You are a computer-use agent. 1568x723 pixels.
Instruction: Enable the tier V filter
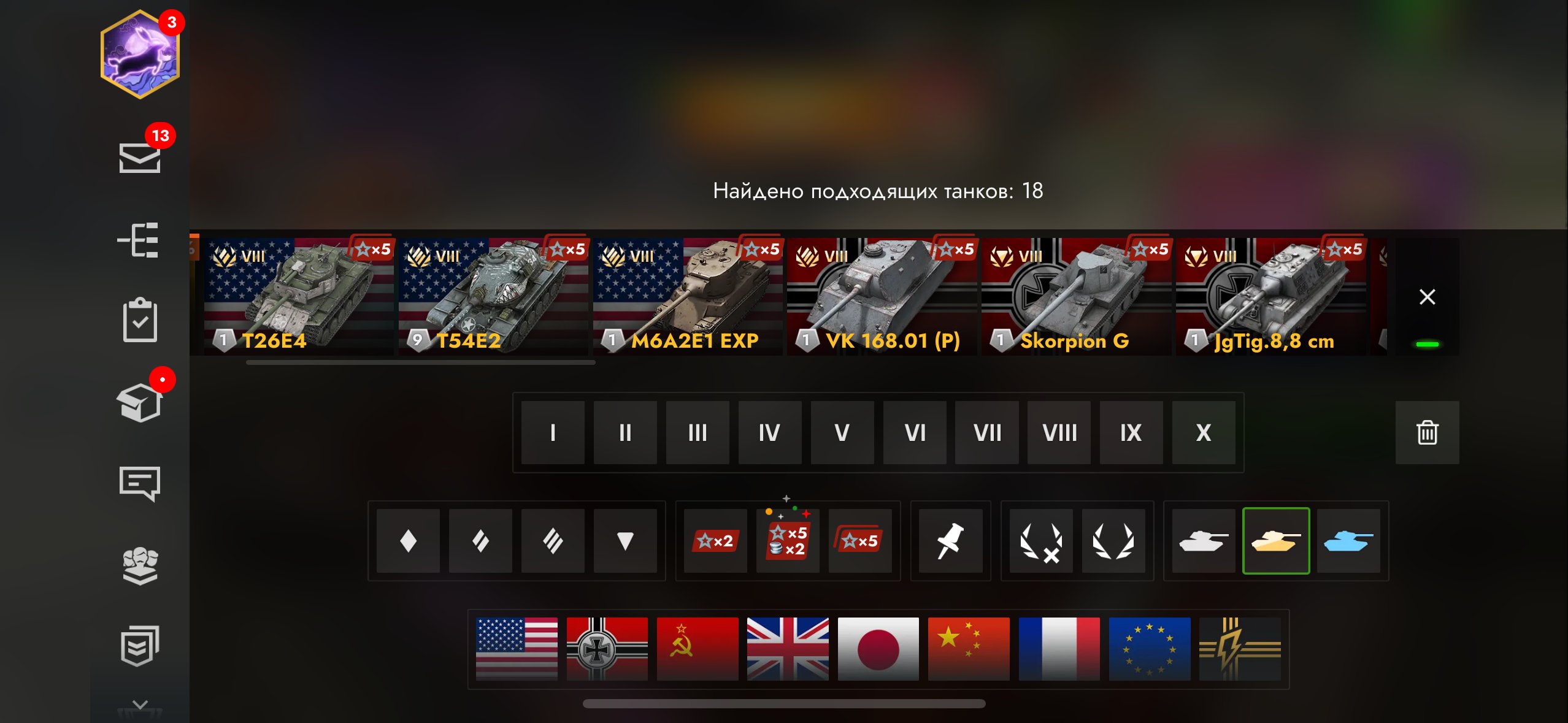coord(842,433)
